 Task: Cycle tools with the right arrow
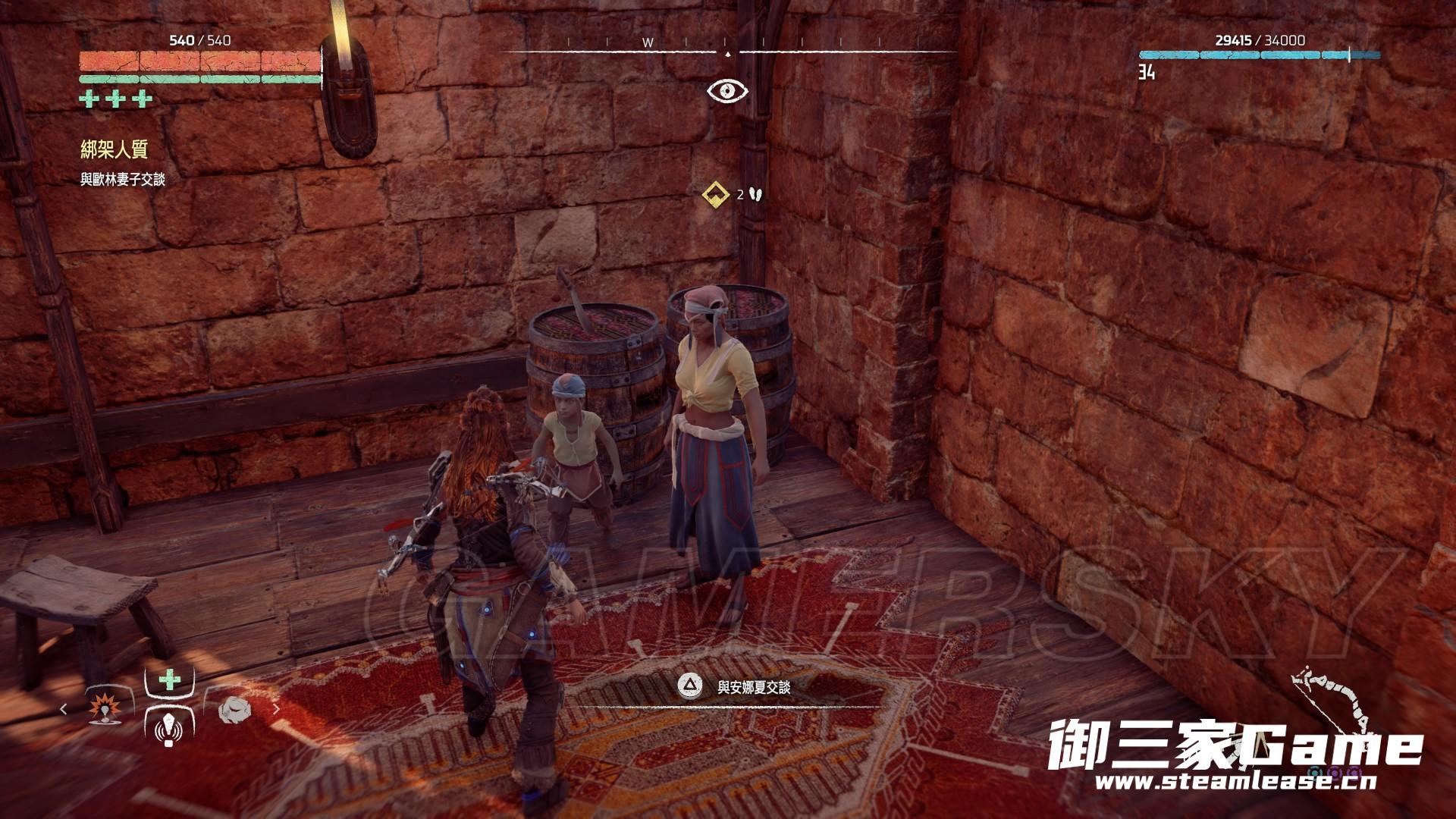(x=276, y=710)
